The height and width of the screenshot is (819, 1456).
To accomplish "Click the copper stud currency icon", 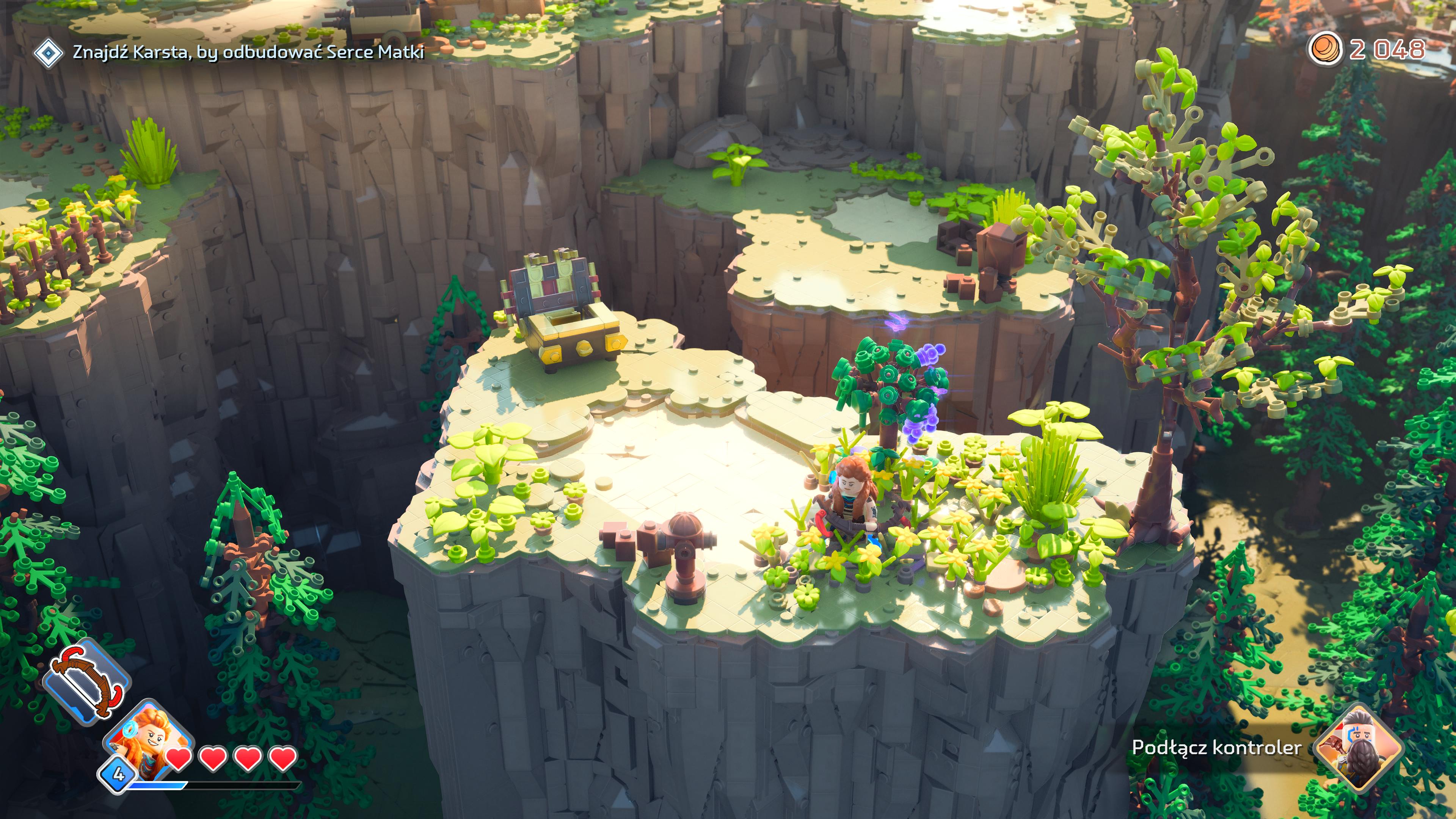I will click(1325, 50).
